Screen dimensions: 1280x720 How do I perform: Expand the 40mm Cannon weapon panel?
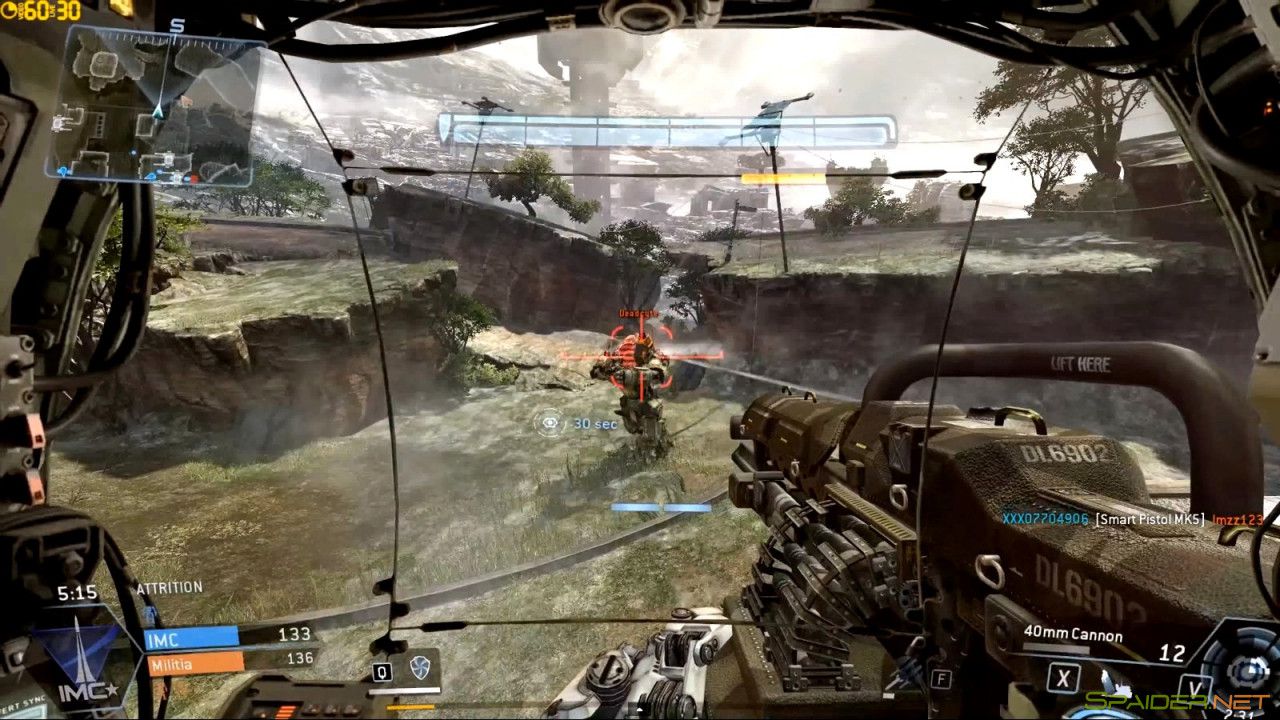[x=1073, y=634]
